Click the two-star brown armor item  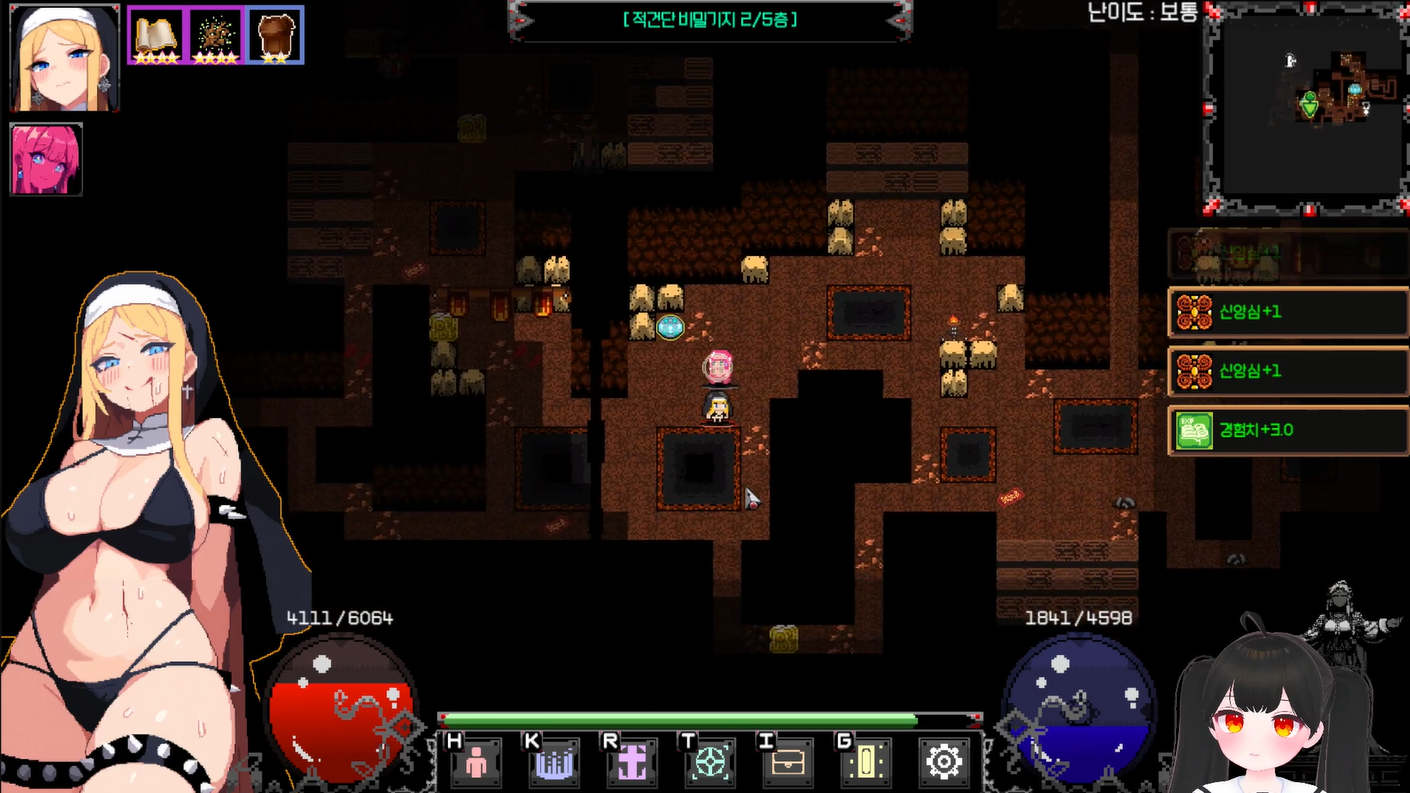click(275, 36)
